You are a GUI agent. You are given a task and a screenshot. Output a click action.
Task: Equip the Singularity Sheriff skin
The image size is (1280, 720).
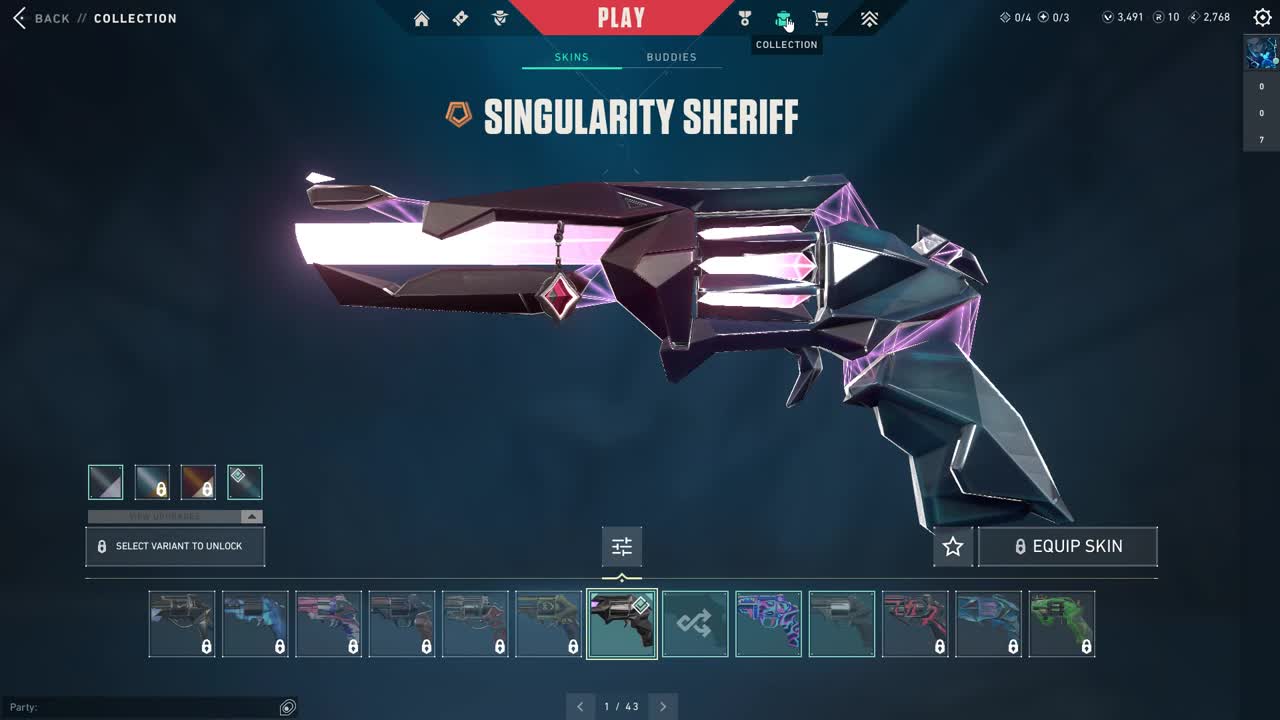(1067, 546)
